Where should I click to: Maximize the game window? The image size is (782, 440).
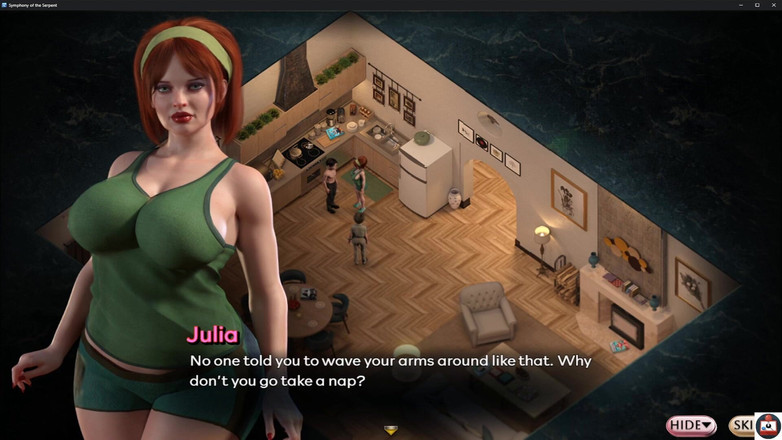click(x=757, y=5)
